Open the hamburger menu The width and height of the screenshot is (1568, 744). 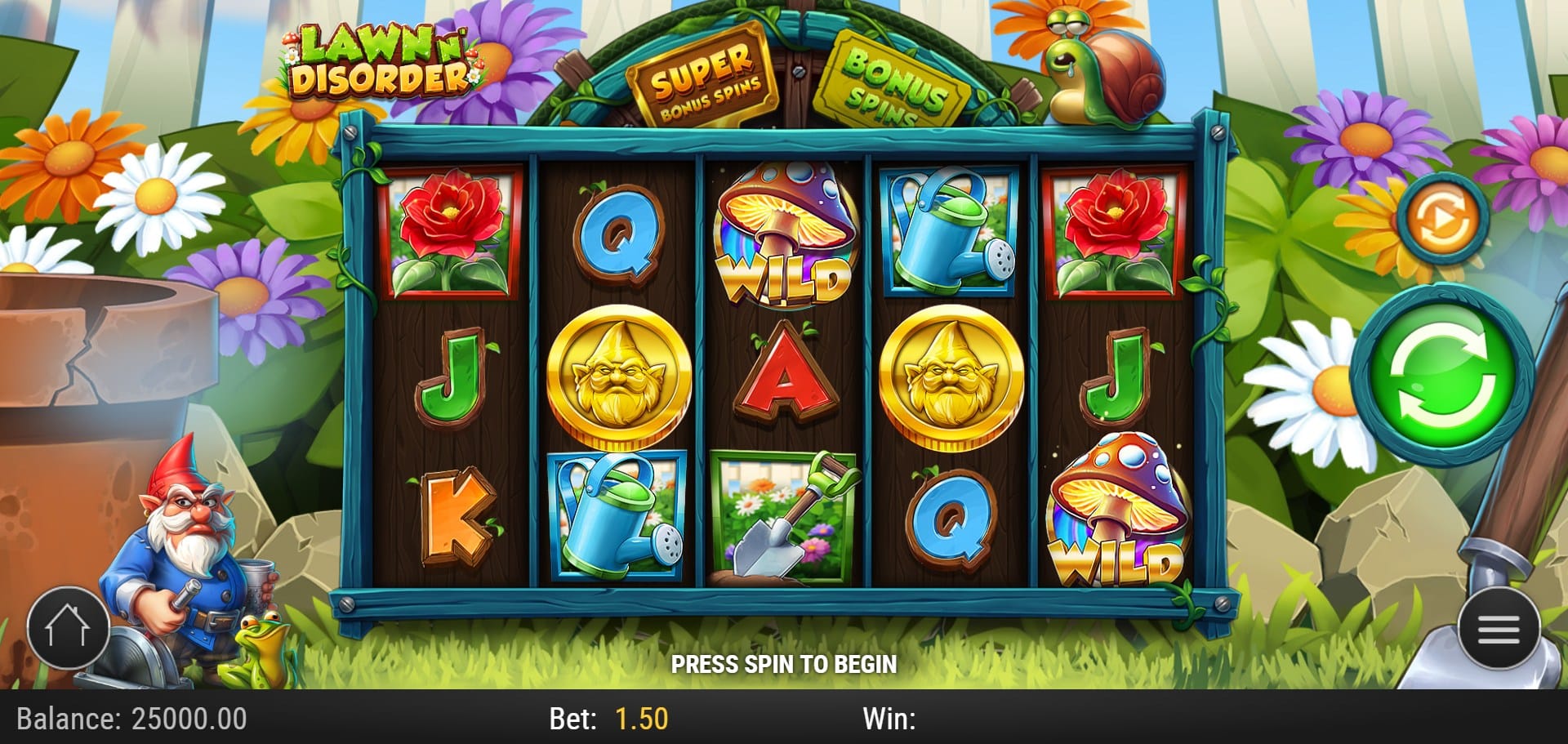tap(1499, 629)
